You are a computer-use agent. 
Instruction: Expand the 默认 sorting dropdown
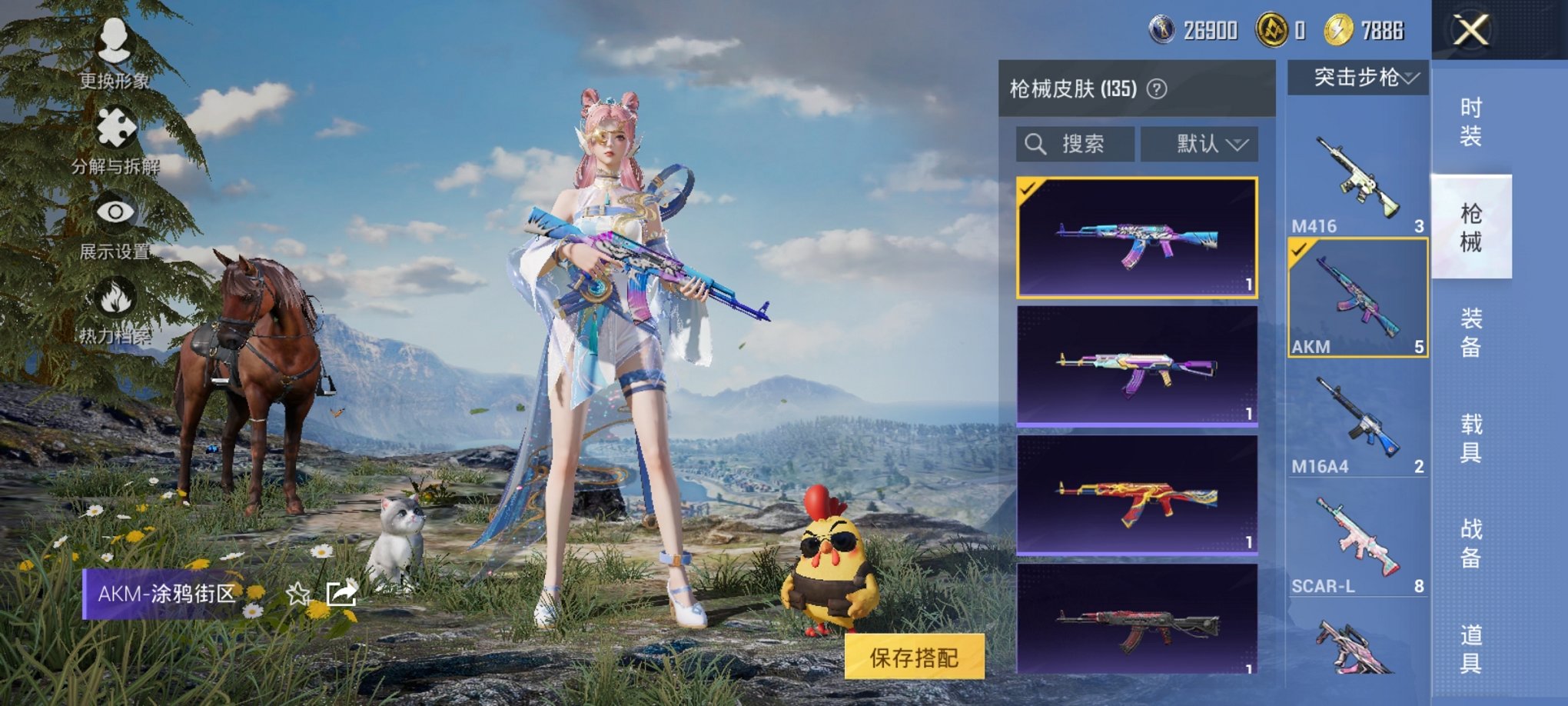pos(1205,145)
